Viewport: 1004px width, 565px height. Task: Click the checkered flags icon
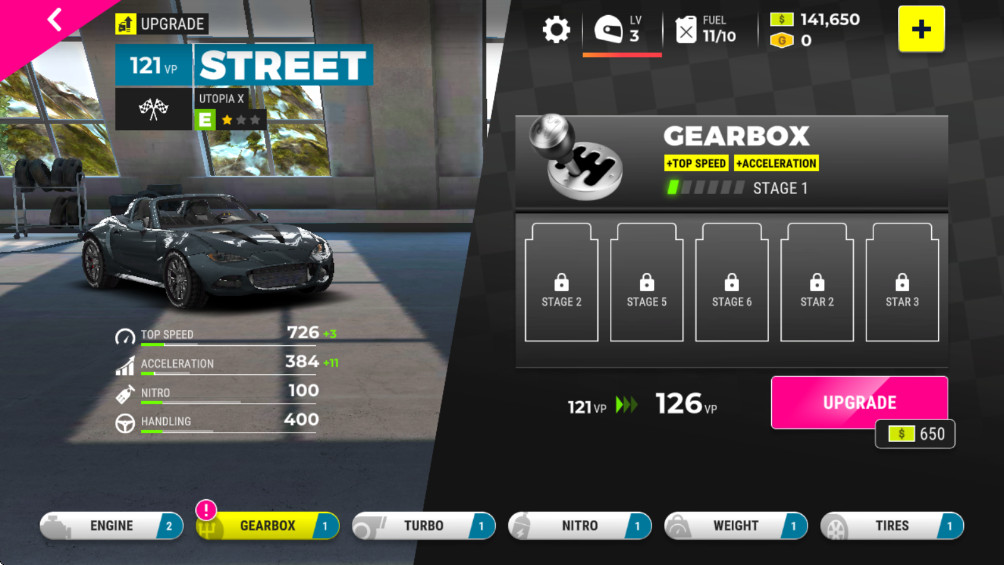pyautogui.click(x=153, y=109)
